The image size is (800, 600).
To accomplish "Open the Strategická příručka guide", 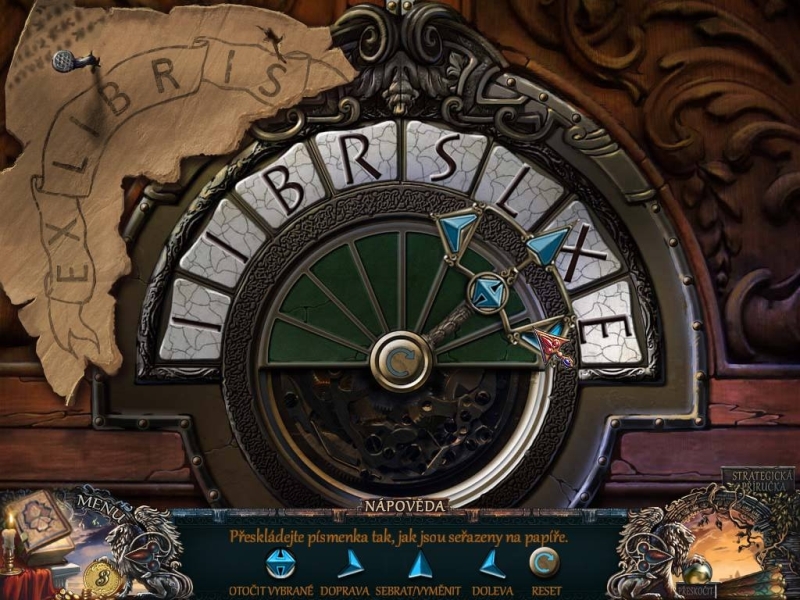I will (762, 482).
